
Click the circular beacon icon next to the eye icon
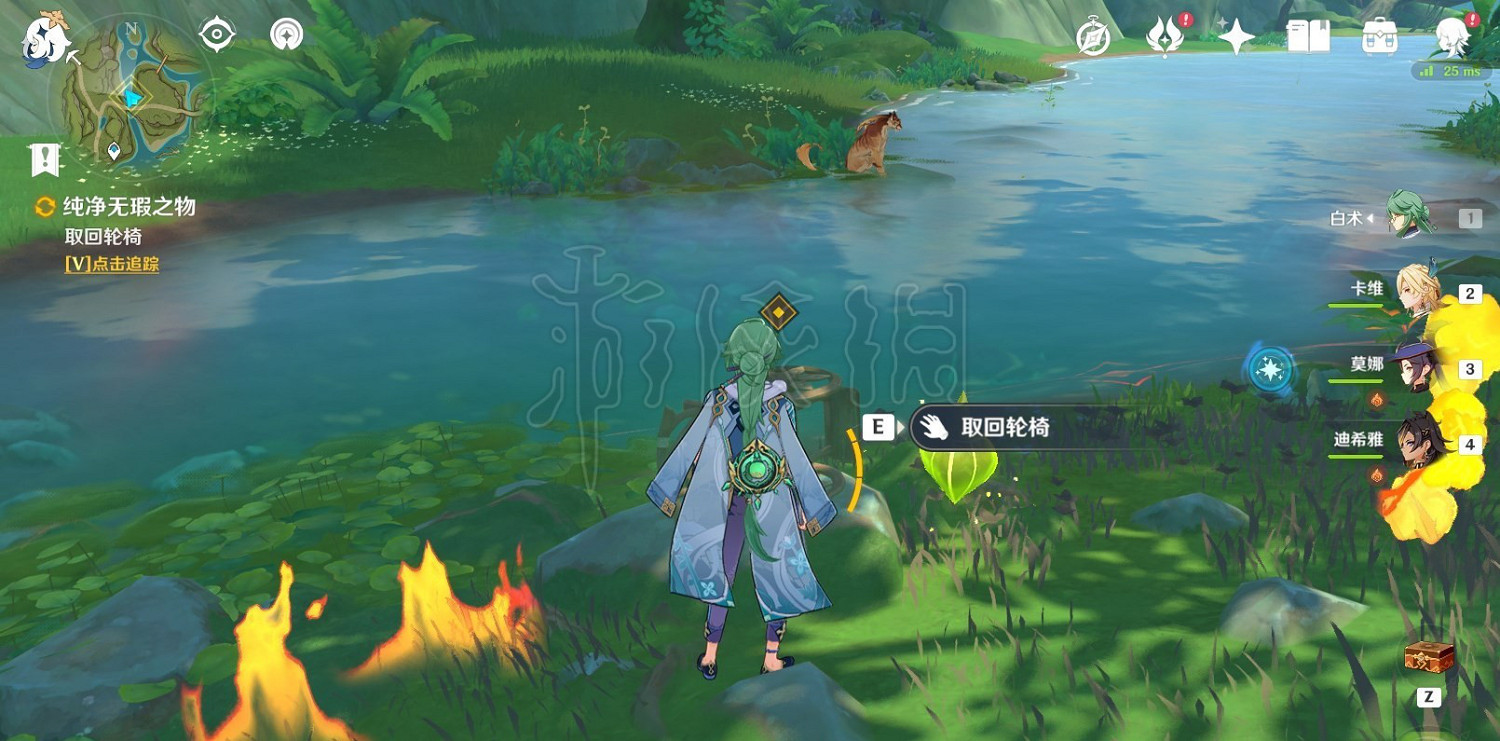pyautogui.click(x=285, y=33)
